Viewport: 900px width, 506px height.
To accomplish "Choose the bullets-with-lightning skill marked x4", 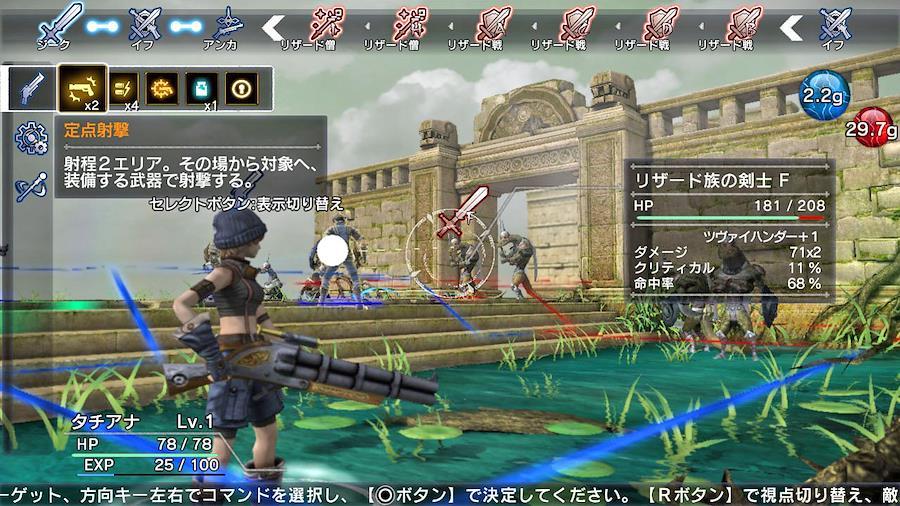I will [x=124, y=88].
